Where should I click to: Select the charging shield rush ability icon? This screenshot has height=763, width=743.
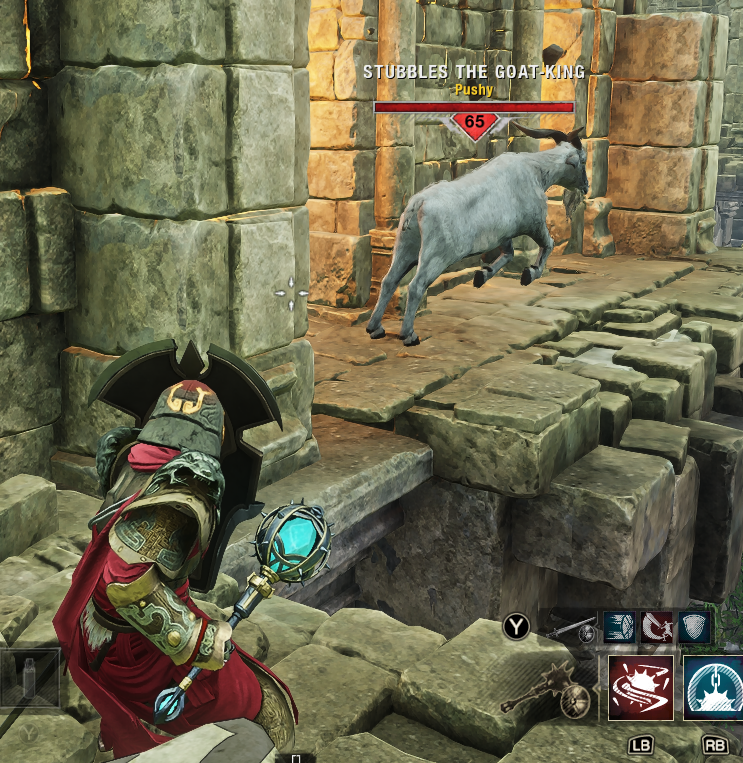tap(620, 627)
